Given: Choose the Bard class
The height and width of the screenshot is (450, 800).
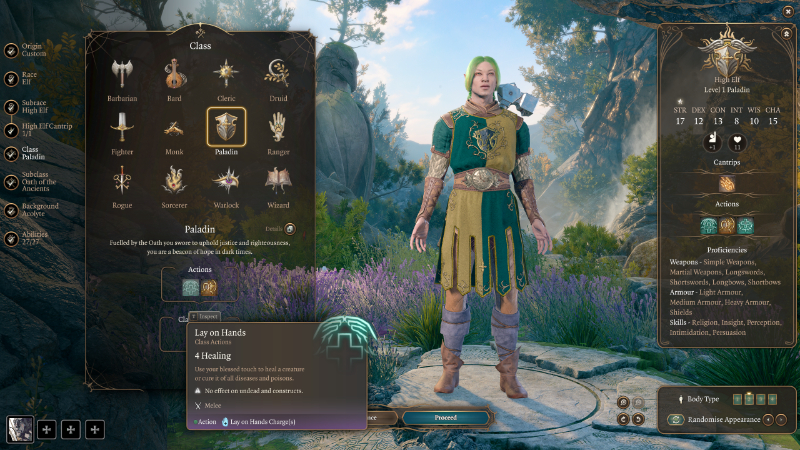Looking at the screenshot, I should (x=174, y=75).
